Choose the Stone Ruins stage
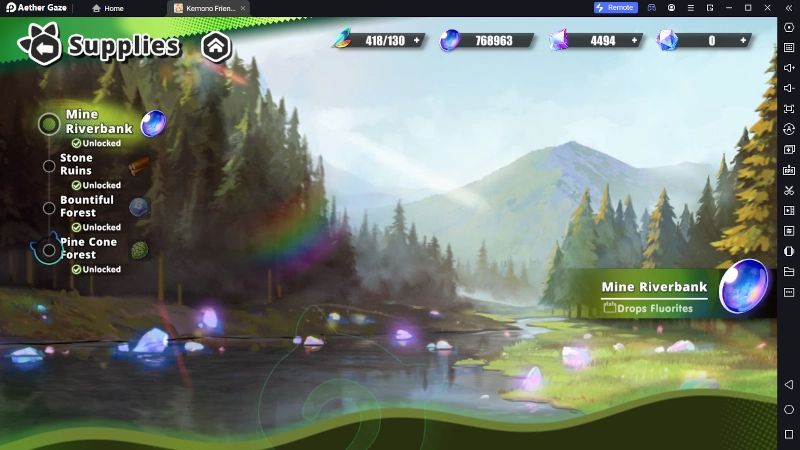 (76, 164)
